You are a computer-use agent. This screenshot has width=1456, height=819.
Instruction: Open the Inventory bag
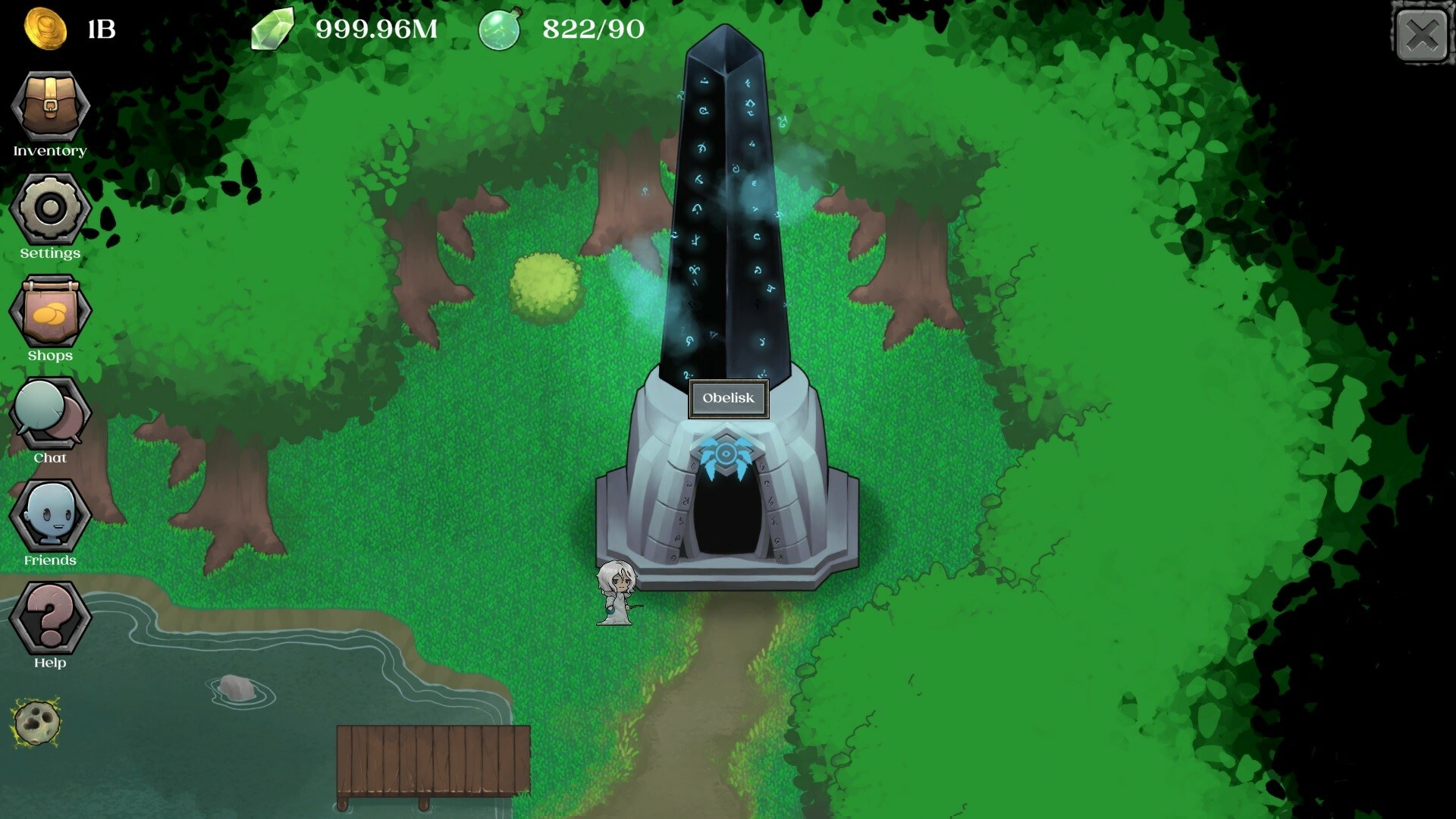[50, 106]
